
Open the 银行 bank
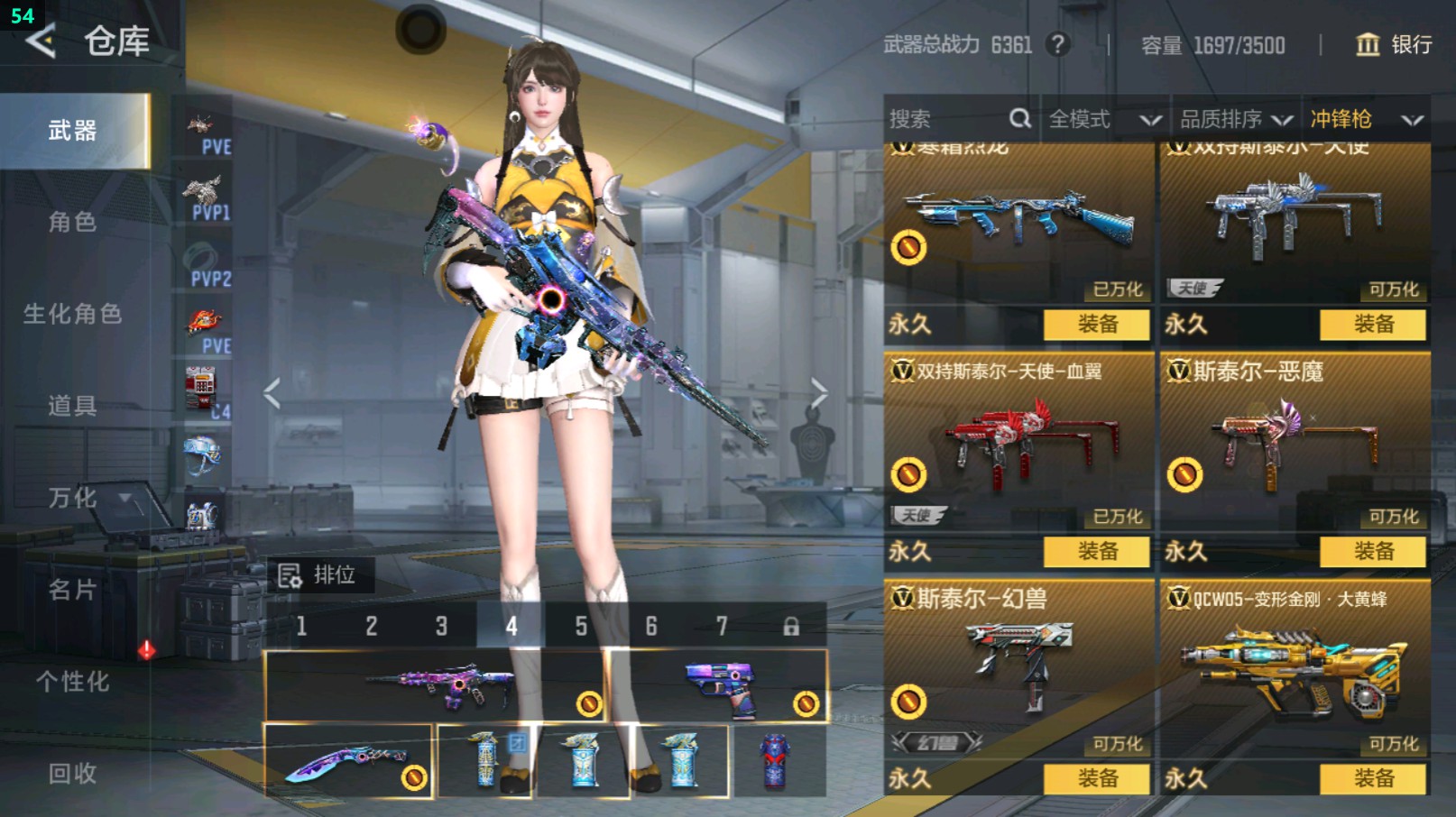pyautogui.click(x=1394, y=44)
